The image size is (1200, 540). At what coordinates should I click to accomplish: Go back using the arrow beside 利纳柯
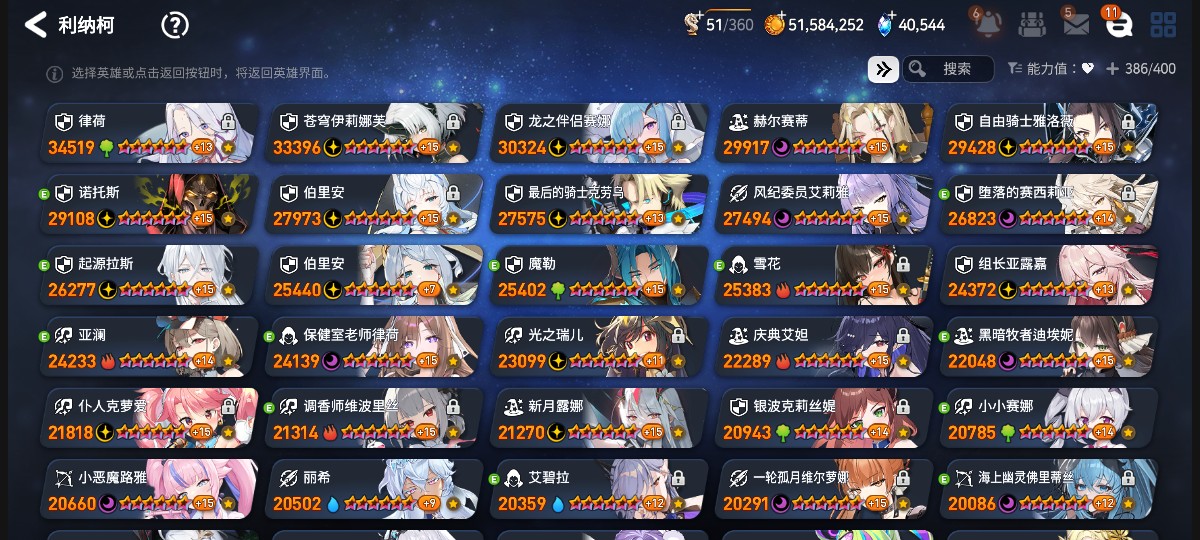[x=36, y=25]
